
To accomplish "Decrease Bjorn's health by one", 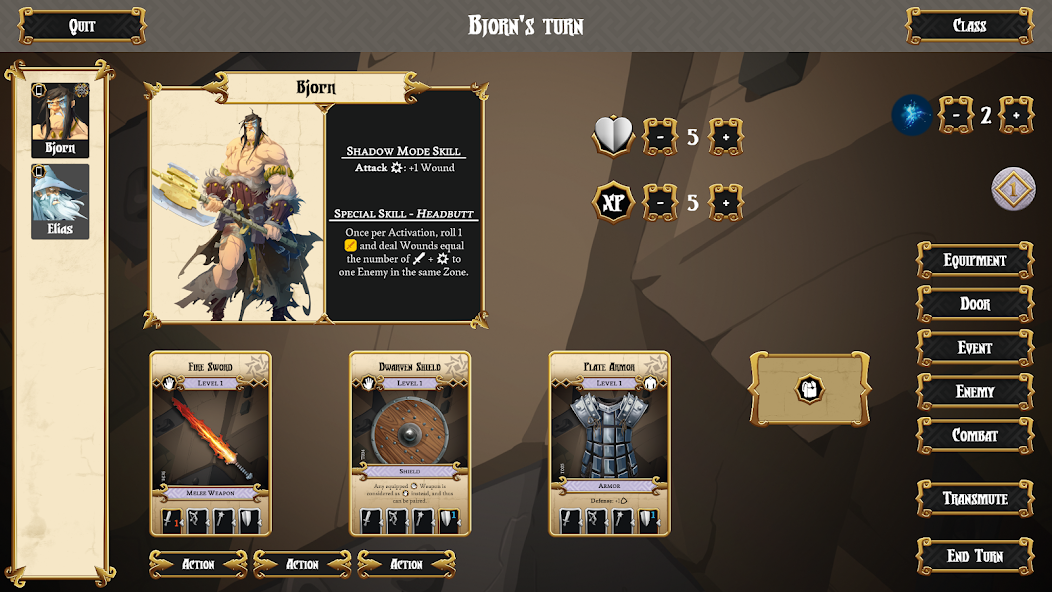I will click(x=660, y=137).
